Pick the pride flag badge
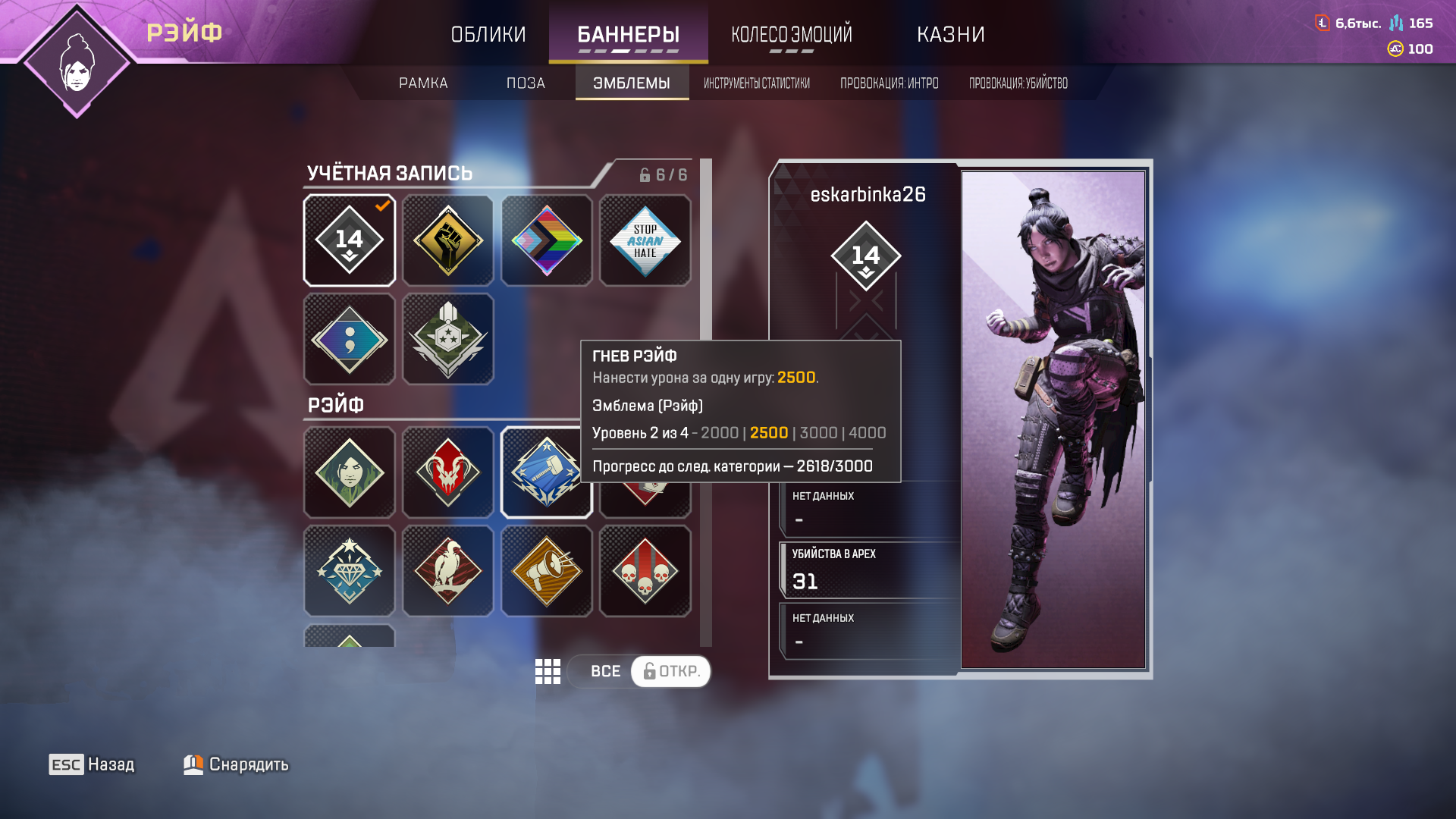 (x=547, y=240)
